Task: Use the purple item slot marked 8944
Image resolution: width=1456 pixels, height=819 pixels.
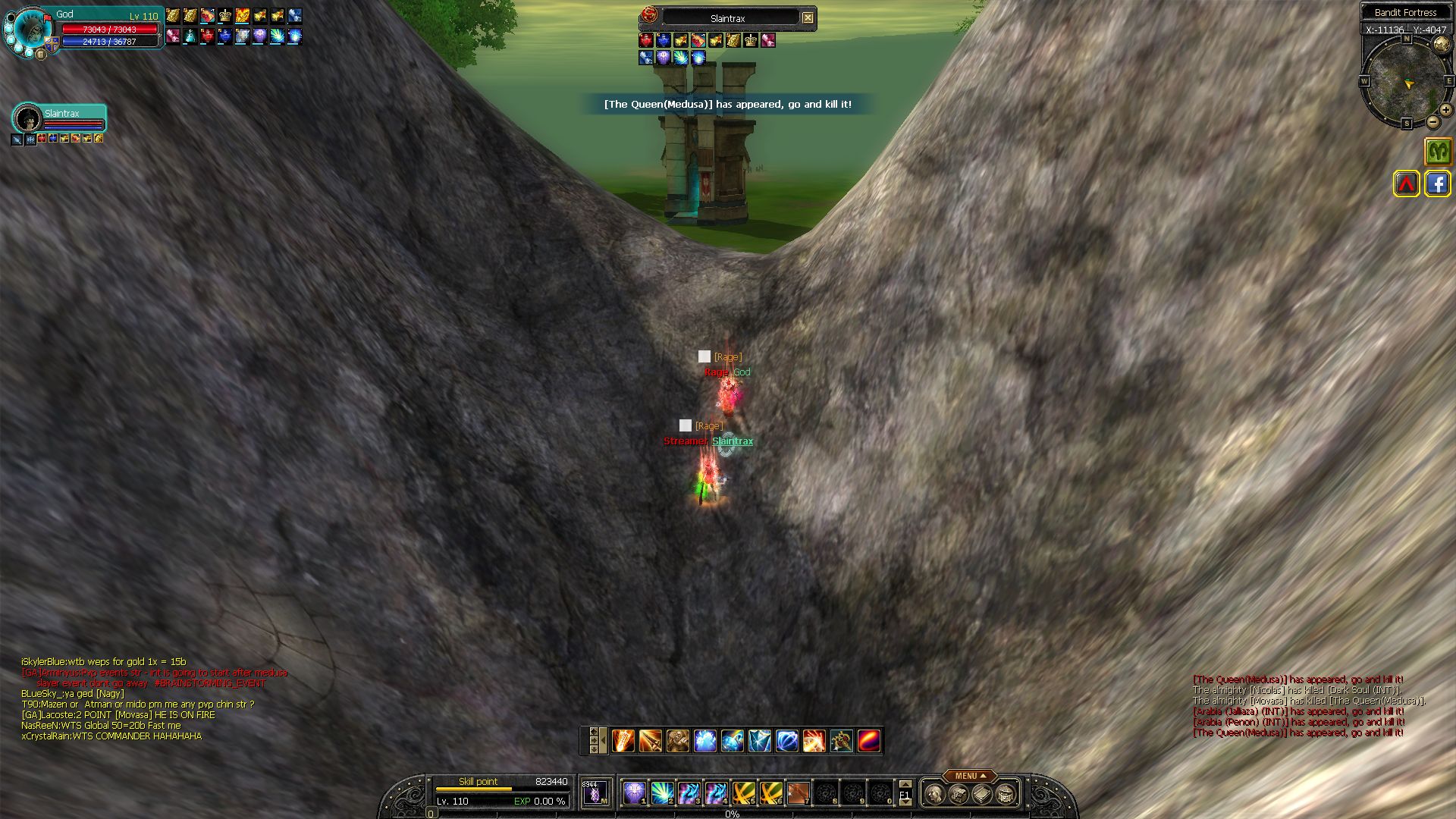Action: pyautogui.click(x=595, y=793)
